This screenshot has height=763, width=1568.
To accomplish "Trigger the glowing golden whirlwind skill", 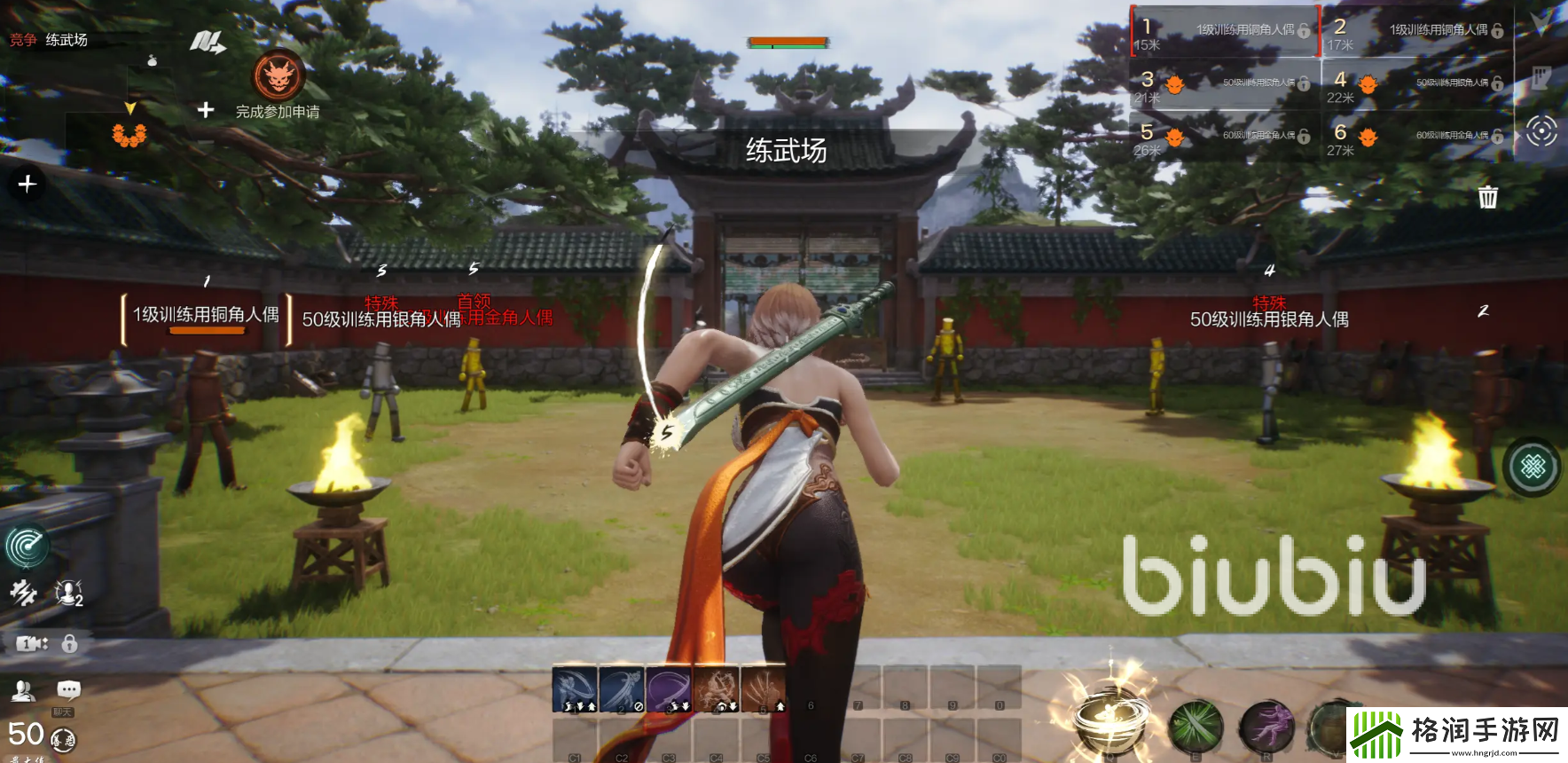I will tap(1109, 717).
